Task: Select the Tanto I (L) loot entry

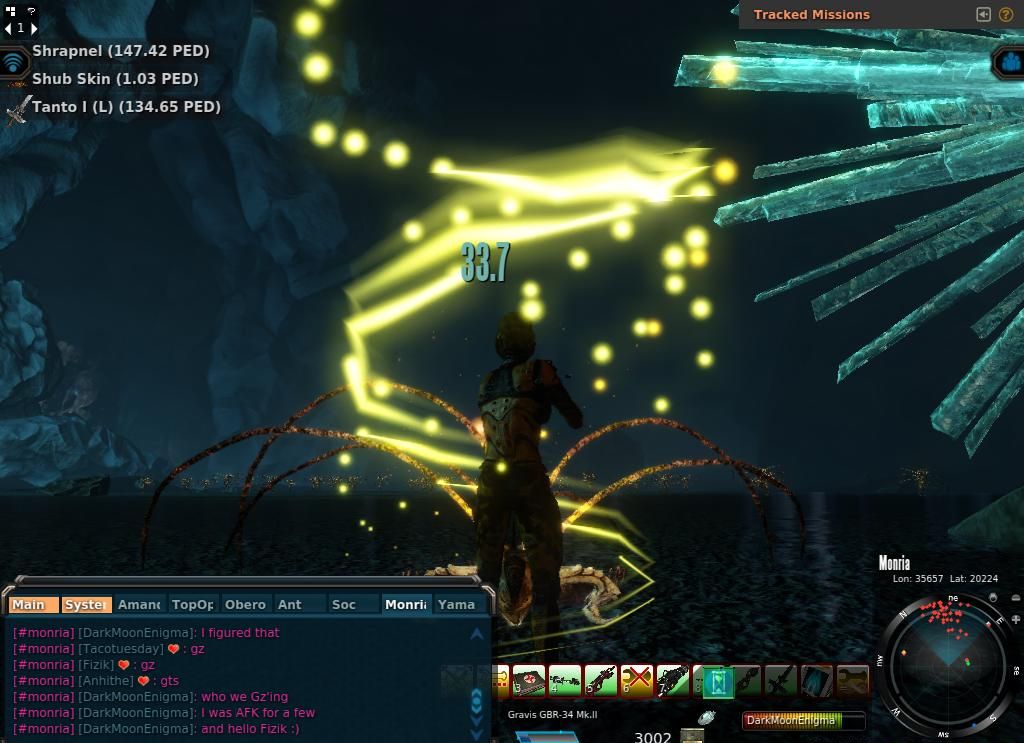Action: pos(126,107)
